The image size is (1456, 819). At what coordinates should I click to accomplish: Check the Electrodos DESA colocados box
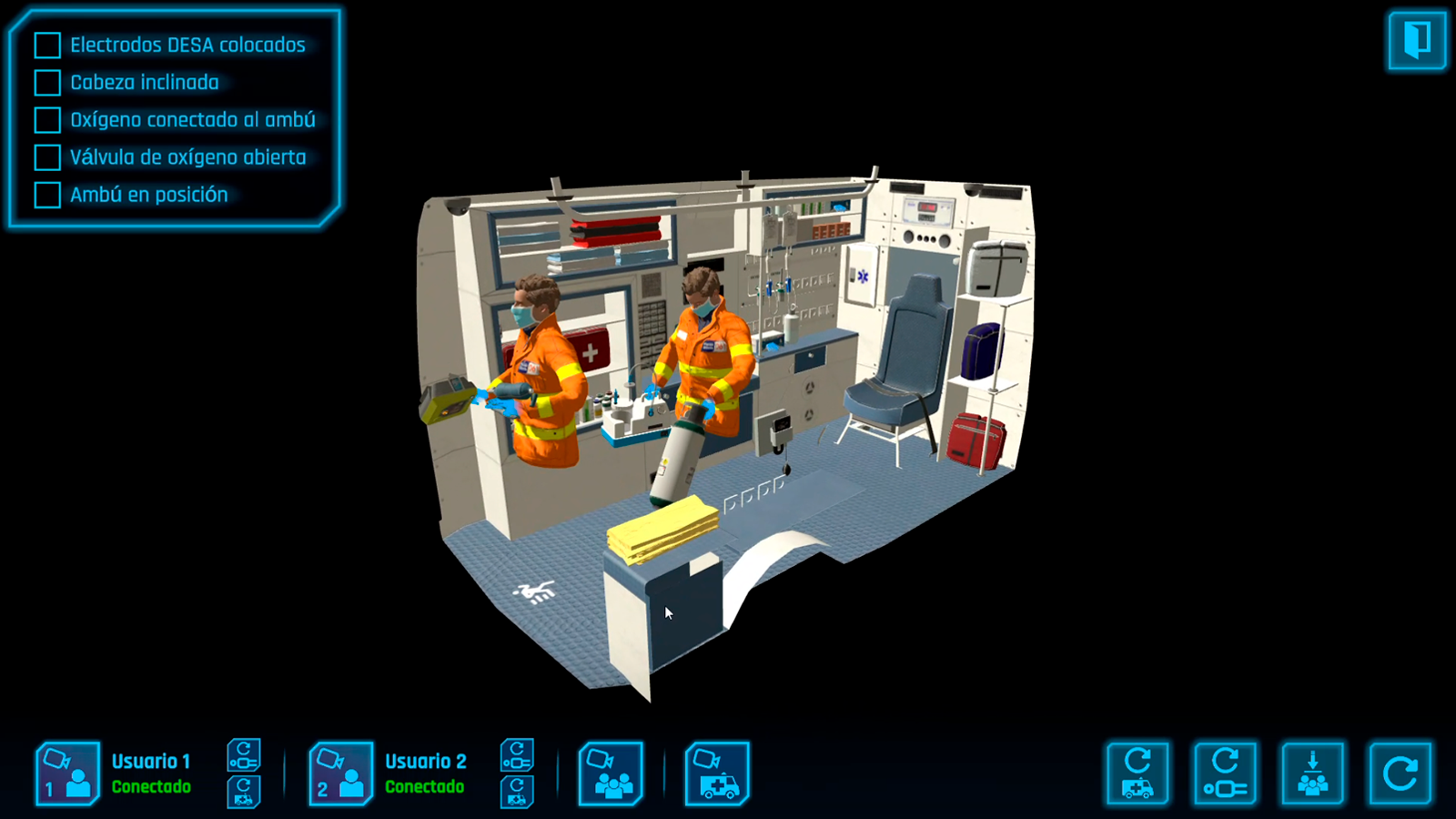coord(45,45)
